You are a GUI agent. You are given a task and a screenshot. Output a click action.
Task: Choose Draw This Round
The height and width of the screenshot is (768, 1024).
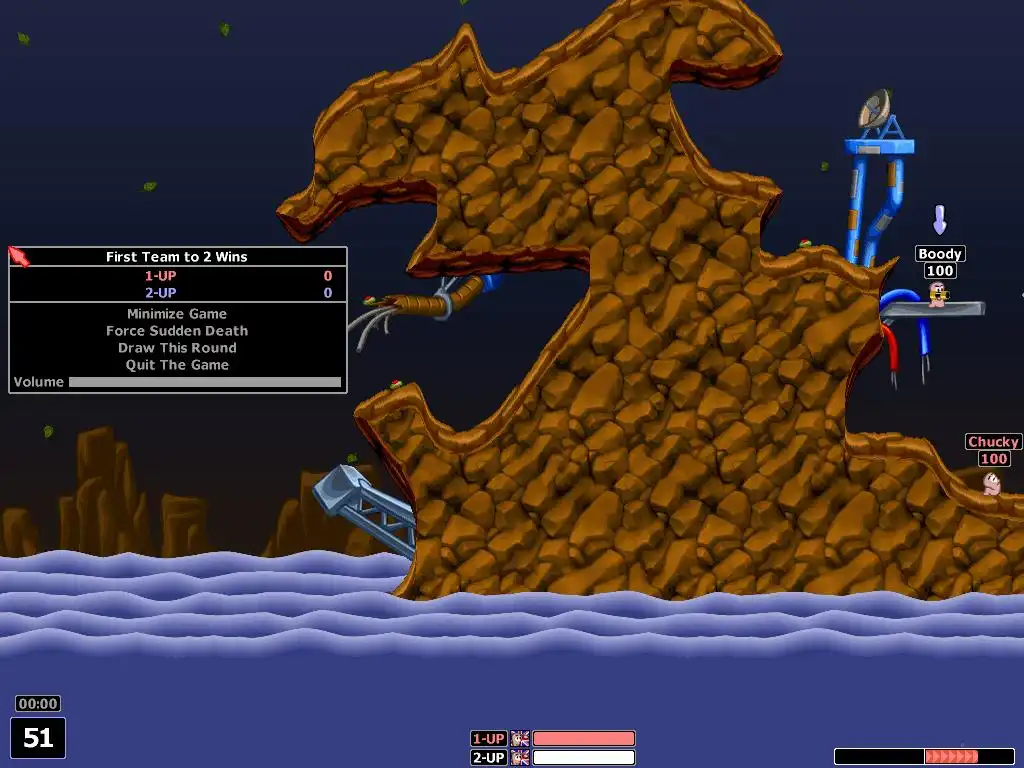(177, 348)
